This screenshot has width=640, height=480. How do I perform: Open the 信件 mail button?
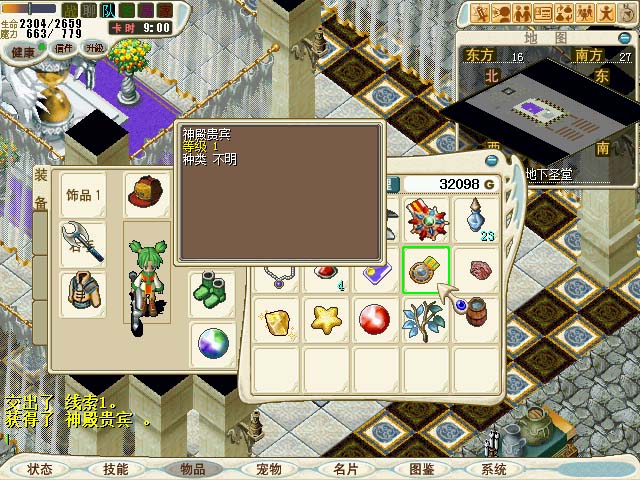tap(65, 48)
